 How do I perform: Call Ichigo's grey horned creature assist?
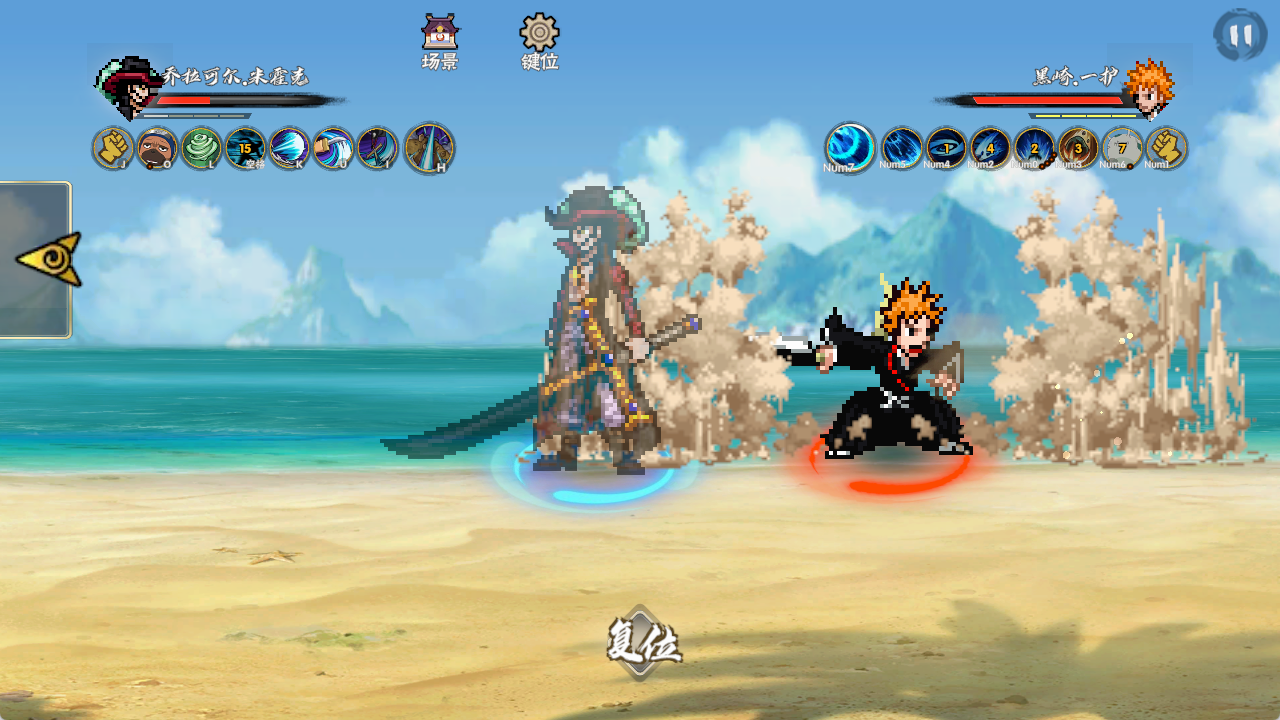[1122, 148]
